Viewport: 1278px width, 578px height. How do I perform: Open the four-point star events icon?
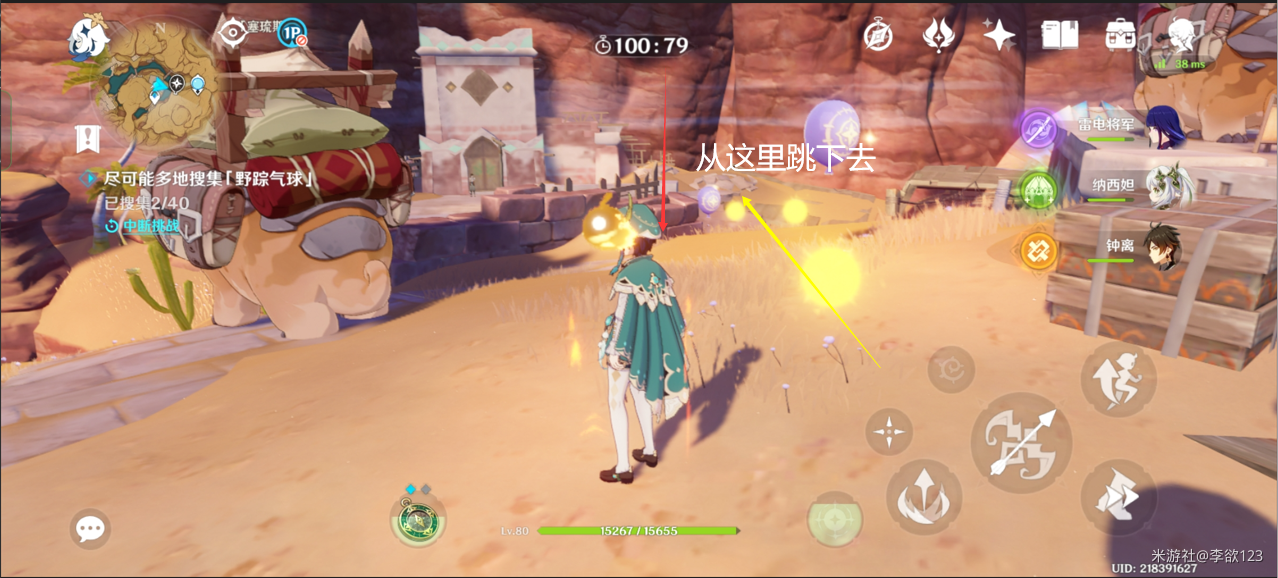[998, 36]
